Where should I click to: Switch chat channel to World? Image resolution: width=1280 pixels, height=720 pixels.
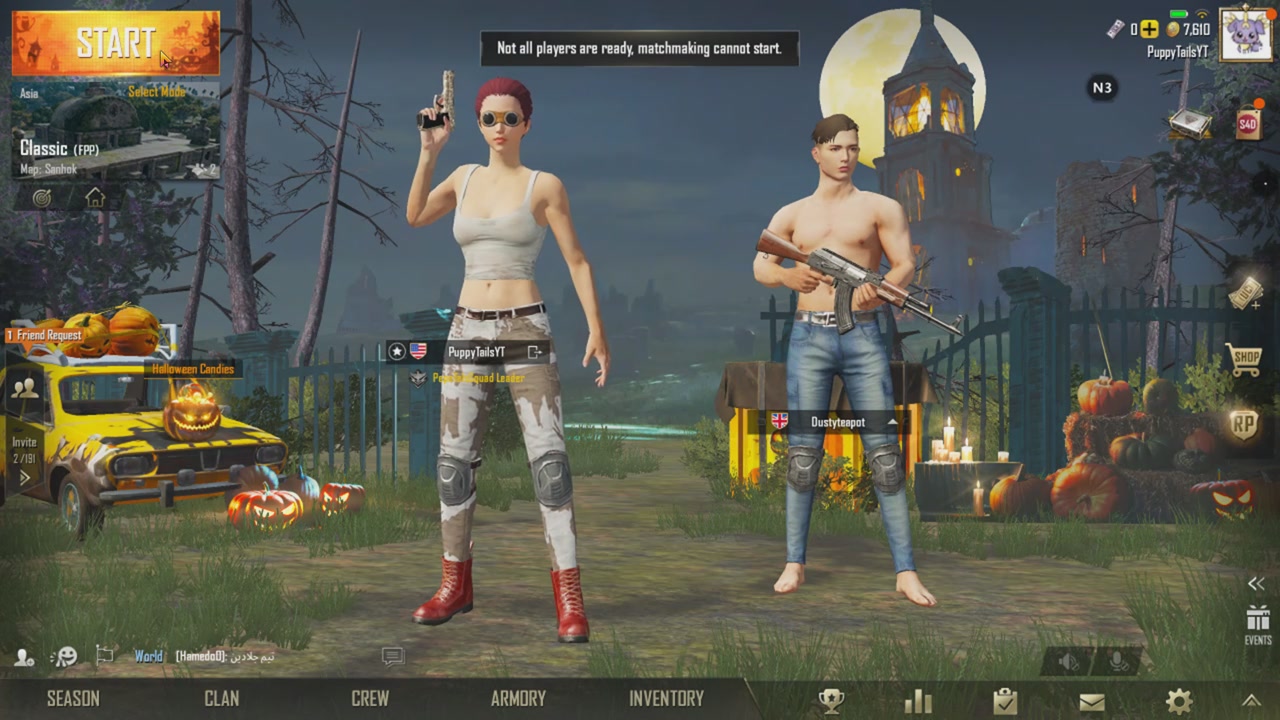coord(147,656)
